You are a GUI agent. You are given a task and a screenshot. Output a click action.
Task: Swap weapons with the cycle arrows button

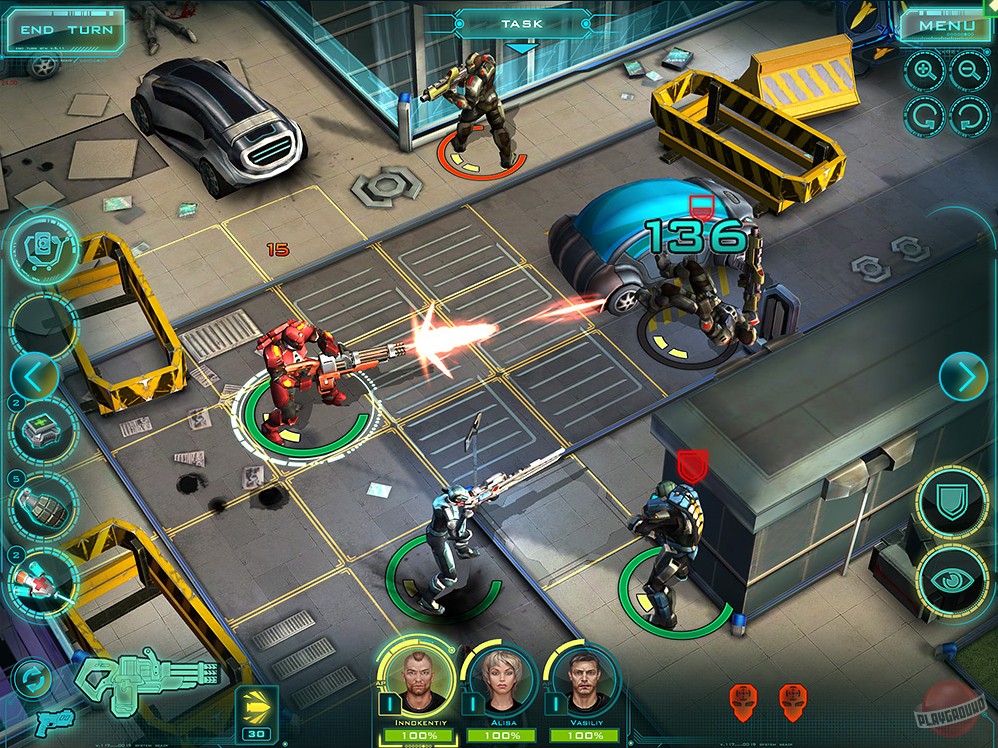32,680
